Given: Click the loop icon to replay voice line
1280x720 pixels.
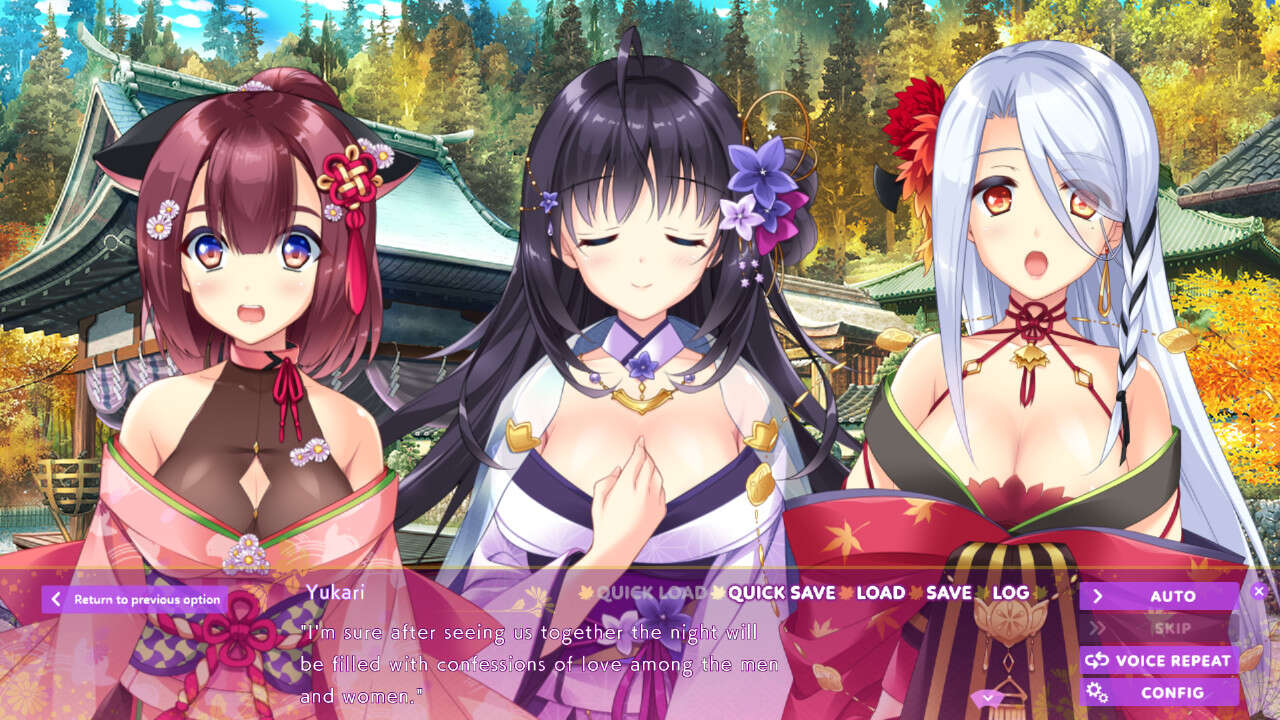Looking at the screenshot, I should point(1106,661).
